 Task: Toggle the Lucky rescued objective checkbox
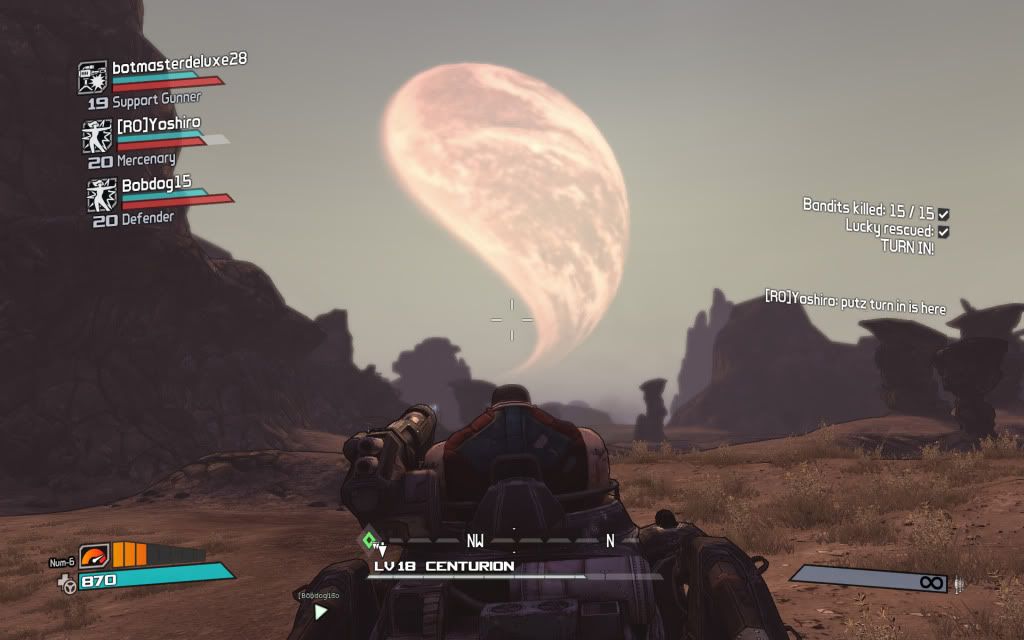(943, 231)
